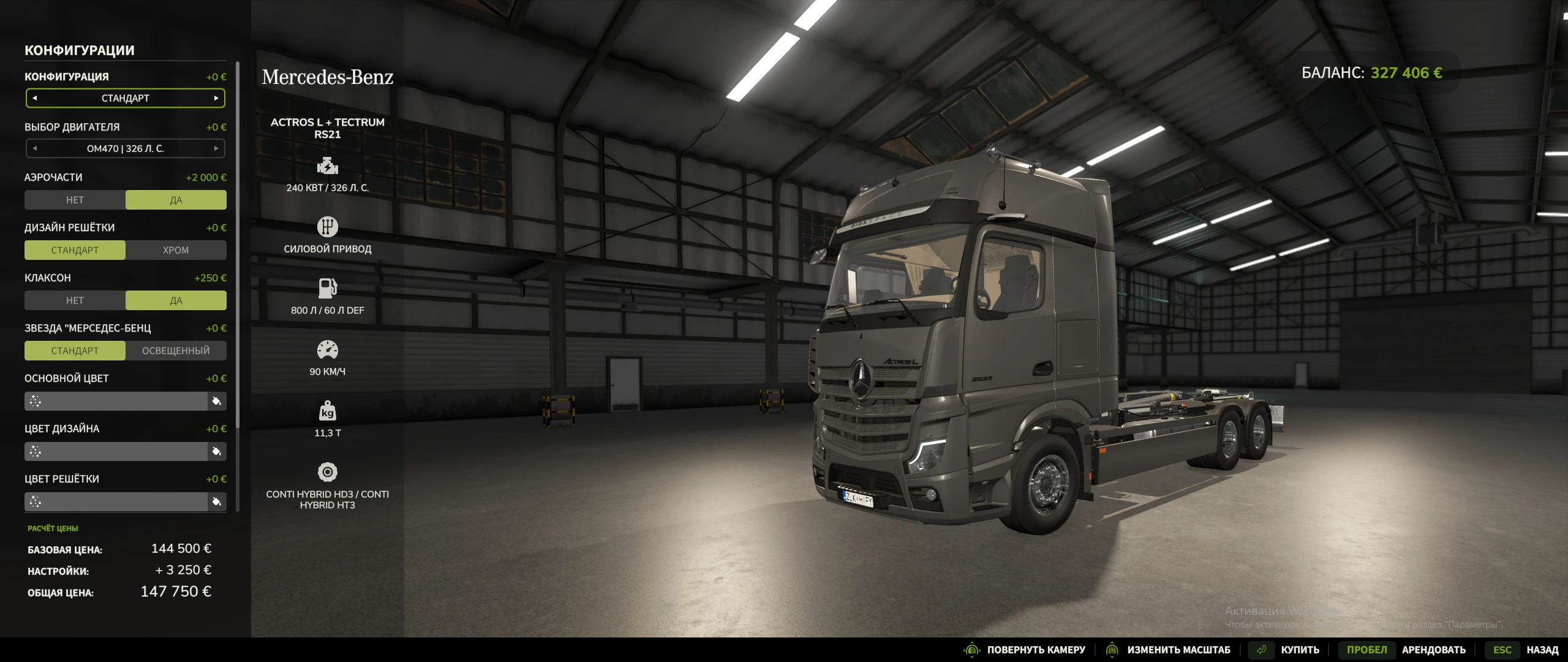Choose Стандарт grille design

(x=75, y=250)
